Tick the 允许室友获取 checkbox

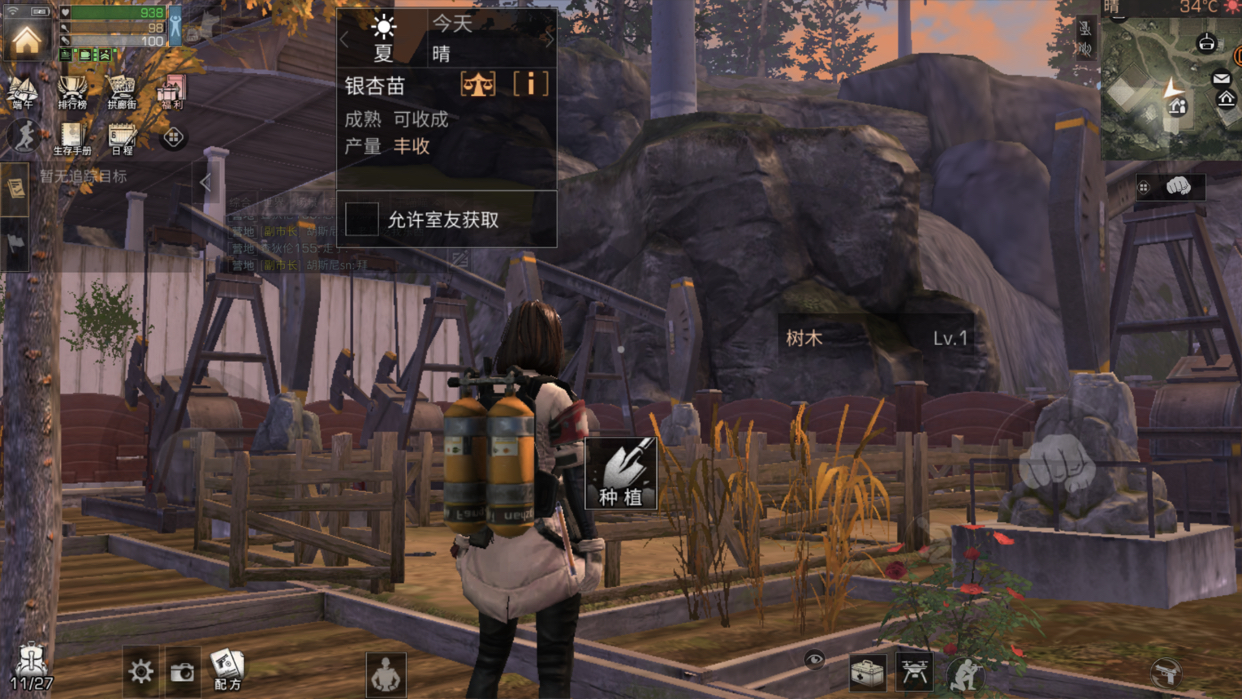pos(362,219)
